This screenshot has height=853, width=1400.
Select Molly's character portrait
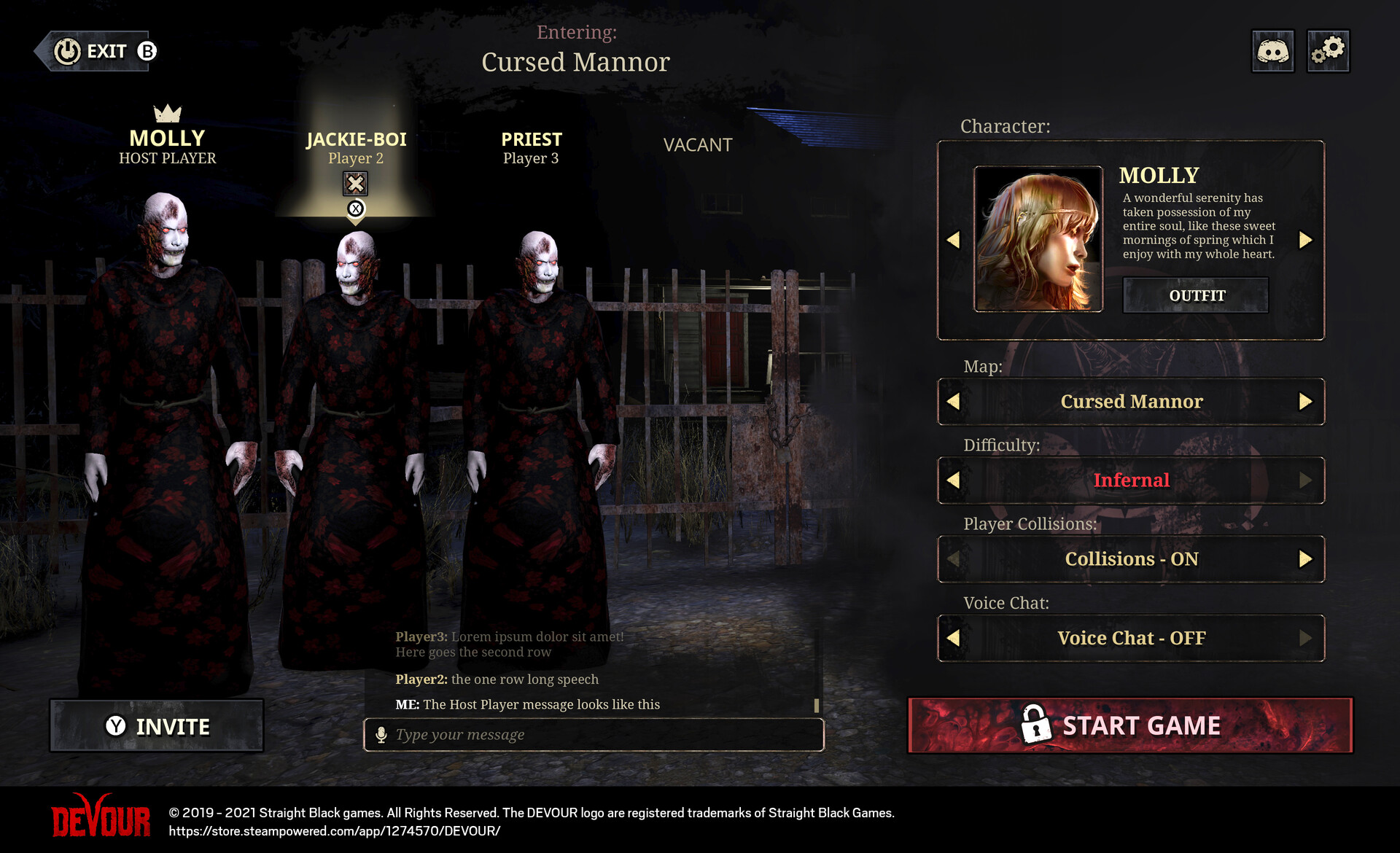coord(1038,239)
